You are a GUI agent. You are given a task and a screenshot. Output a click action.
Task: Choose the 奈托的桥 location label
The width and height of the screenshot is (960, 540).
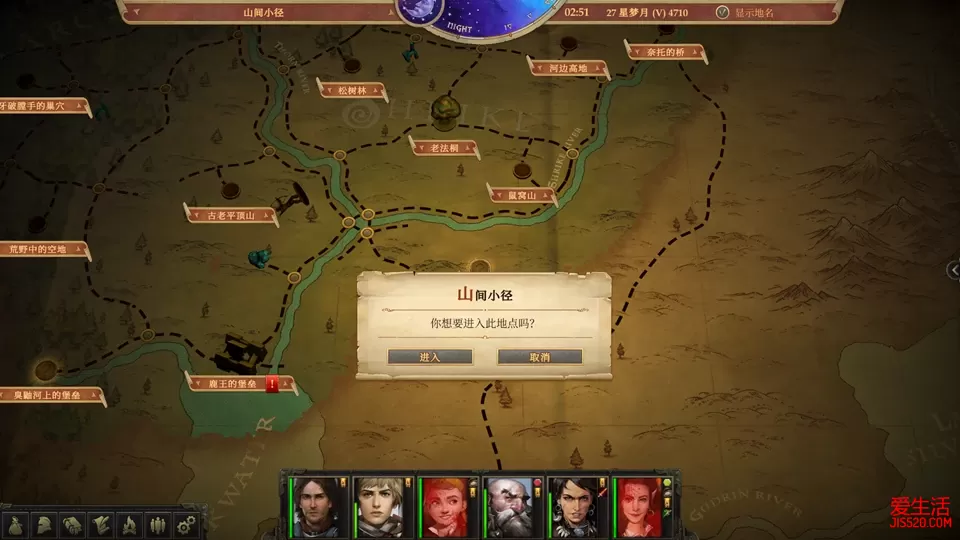[665, 50]
